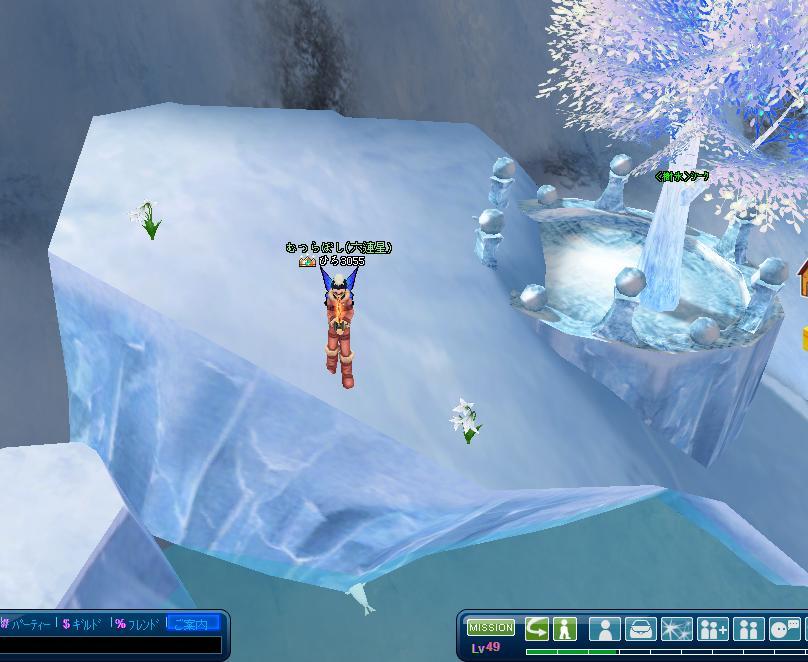Viewport: 808px width, 662px height.
Task: Select the ご案内 guide tab
Action: (192, 624)
